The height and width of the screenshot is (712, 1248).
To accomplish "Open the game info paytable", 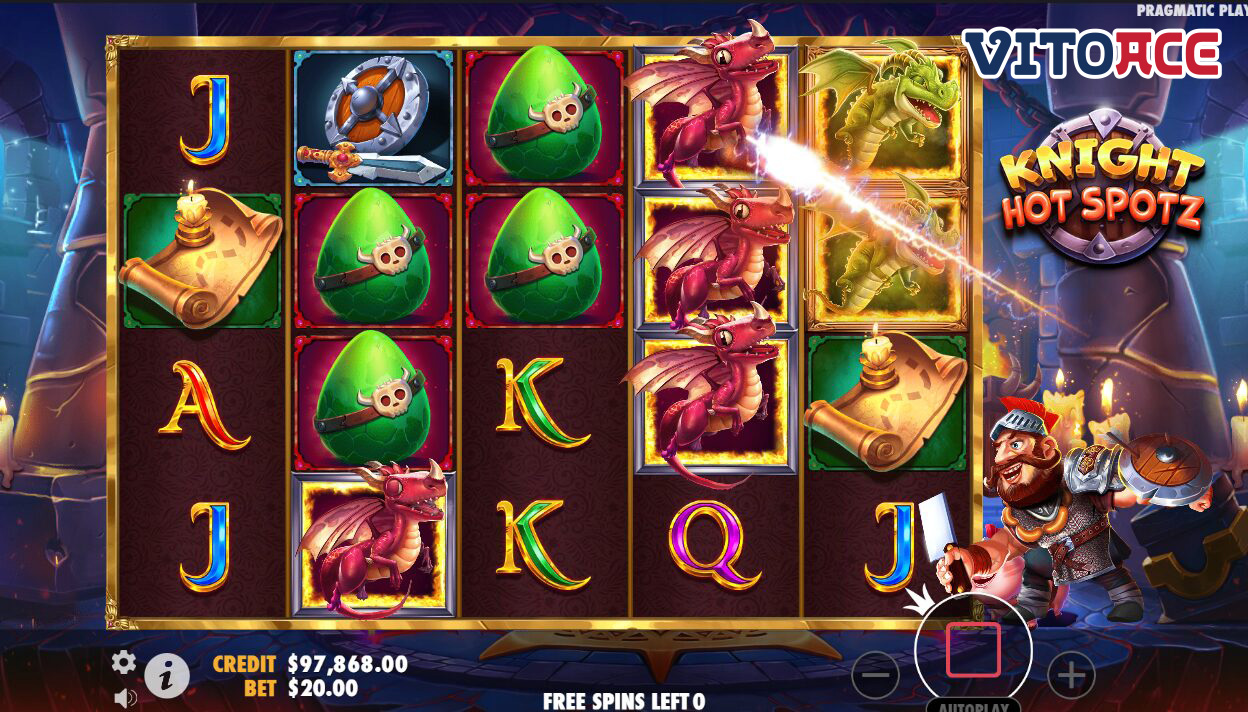I will (x=167, y=677).
